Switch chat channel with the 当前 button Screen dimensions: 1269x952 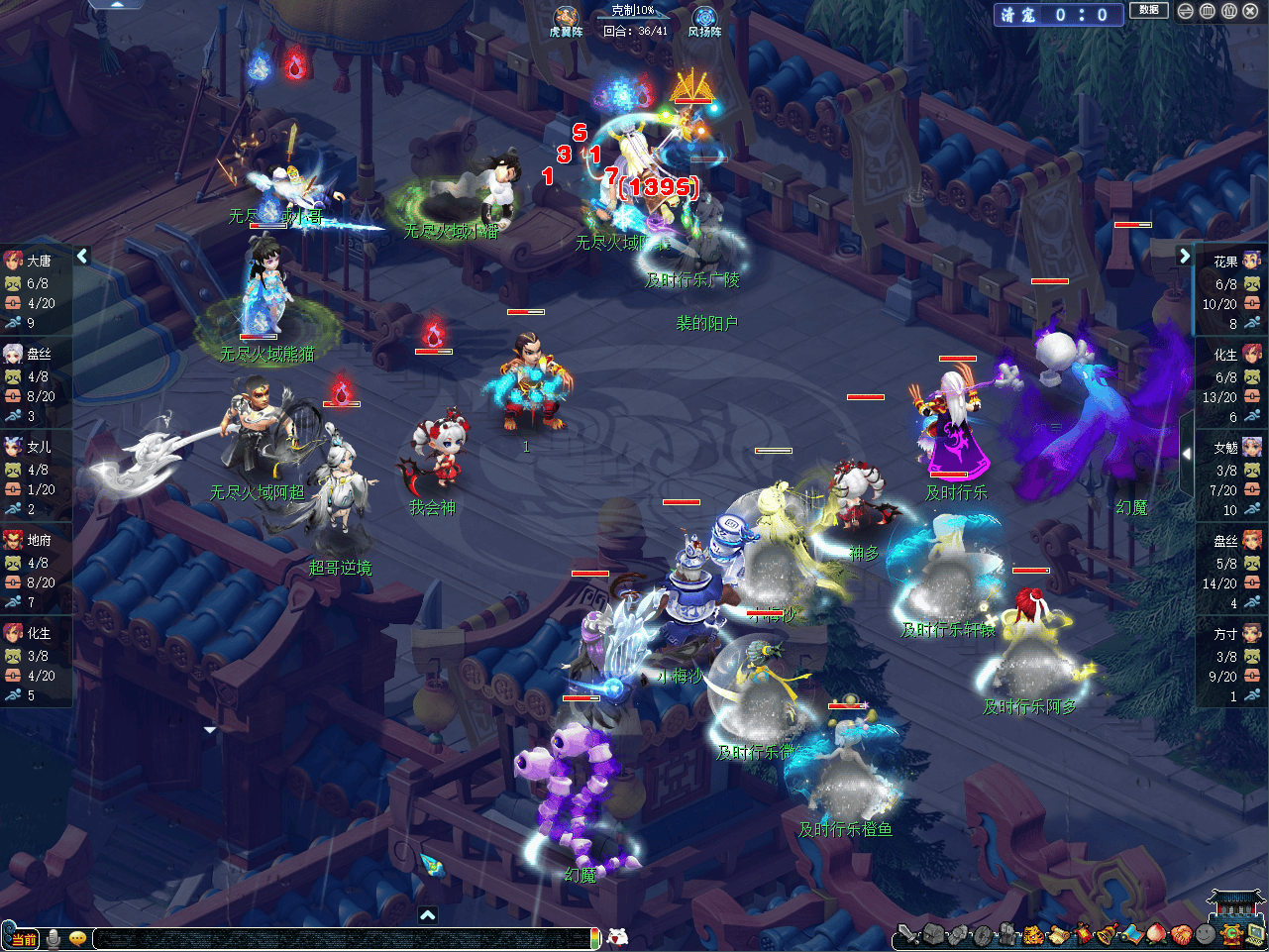[x=22, y=938]
